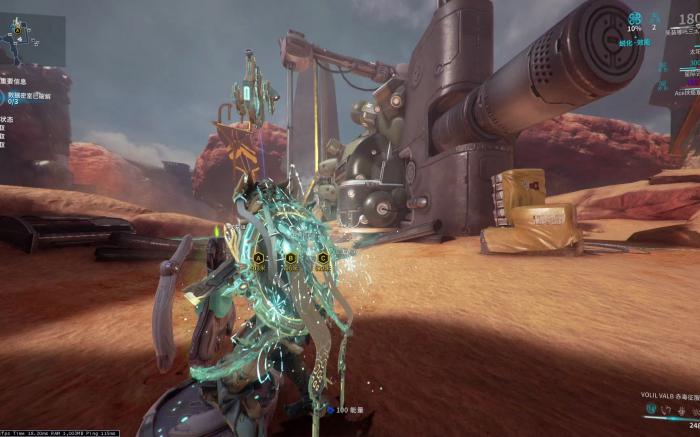Screen dimensions: 700x437
Task: Click the objective waypoint marker labeled C
Action: 322,258
